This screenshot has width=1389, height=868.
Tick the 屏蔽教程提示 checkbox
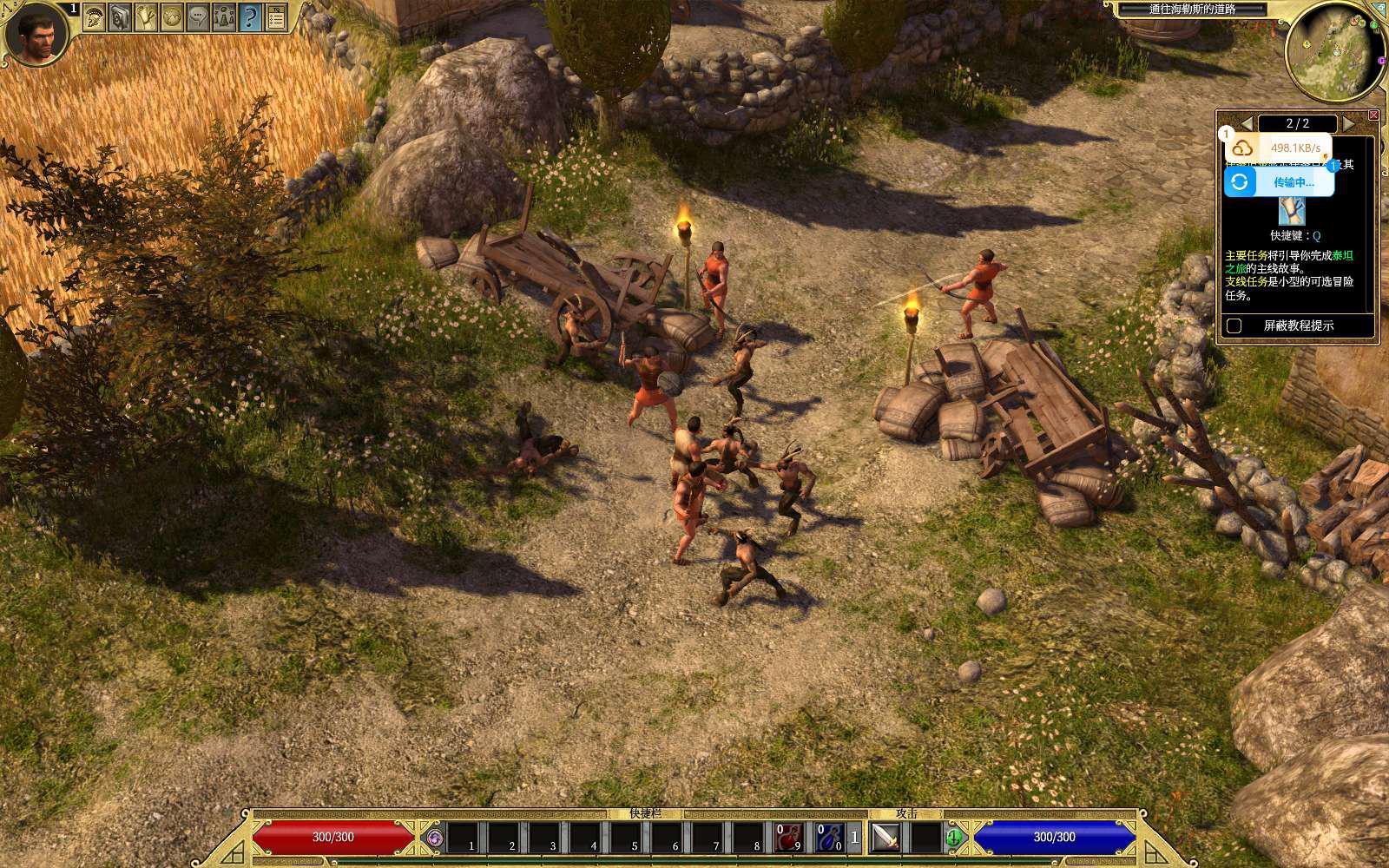click(x=1234, y=325)
